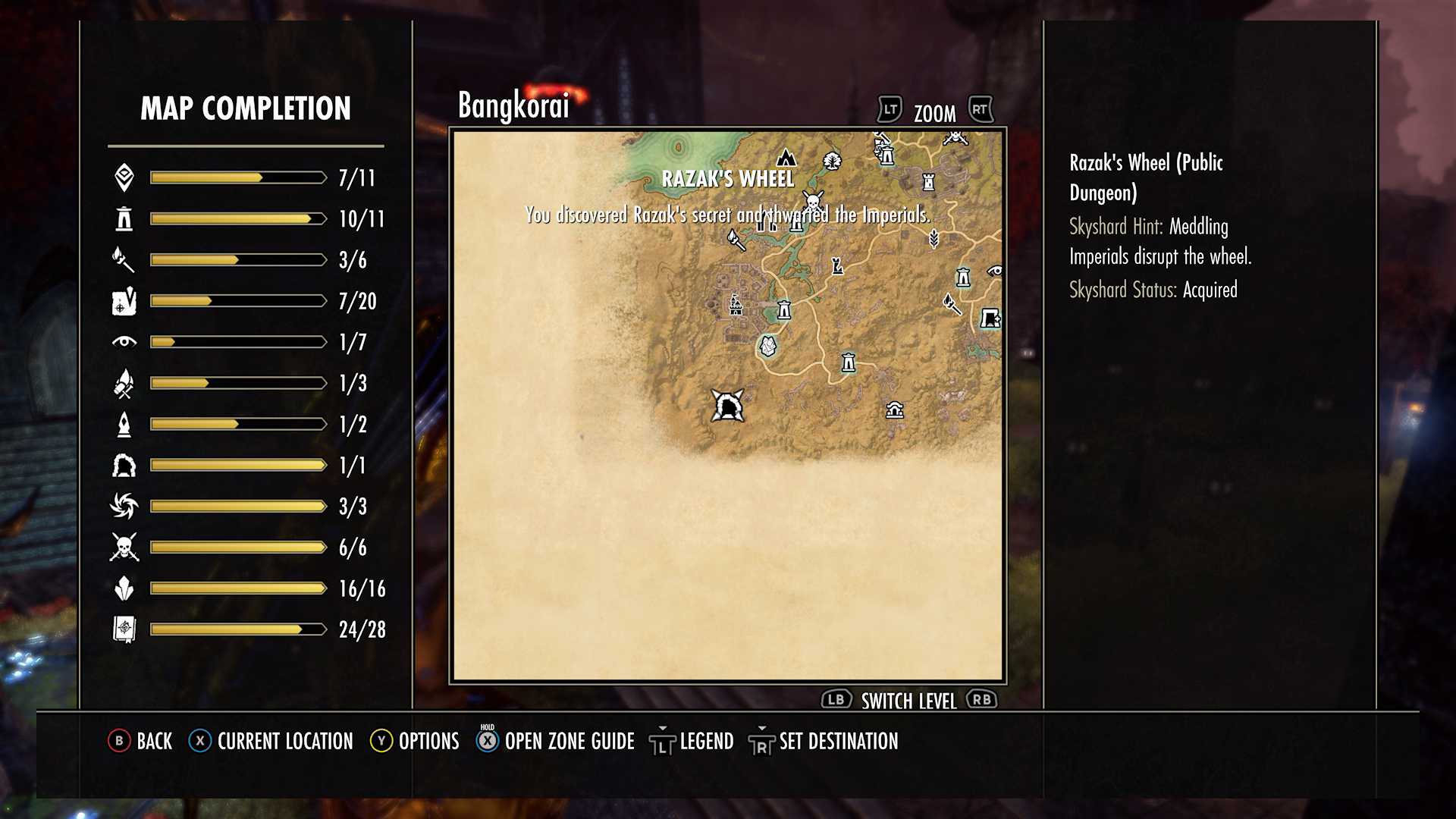Select the tree grove marker on the map
The height and width of the screenshot is (819, 1456).
(832, 161)
